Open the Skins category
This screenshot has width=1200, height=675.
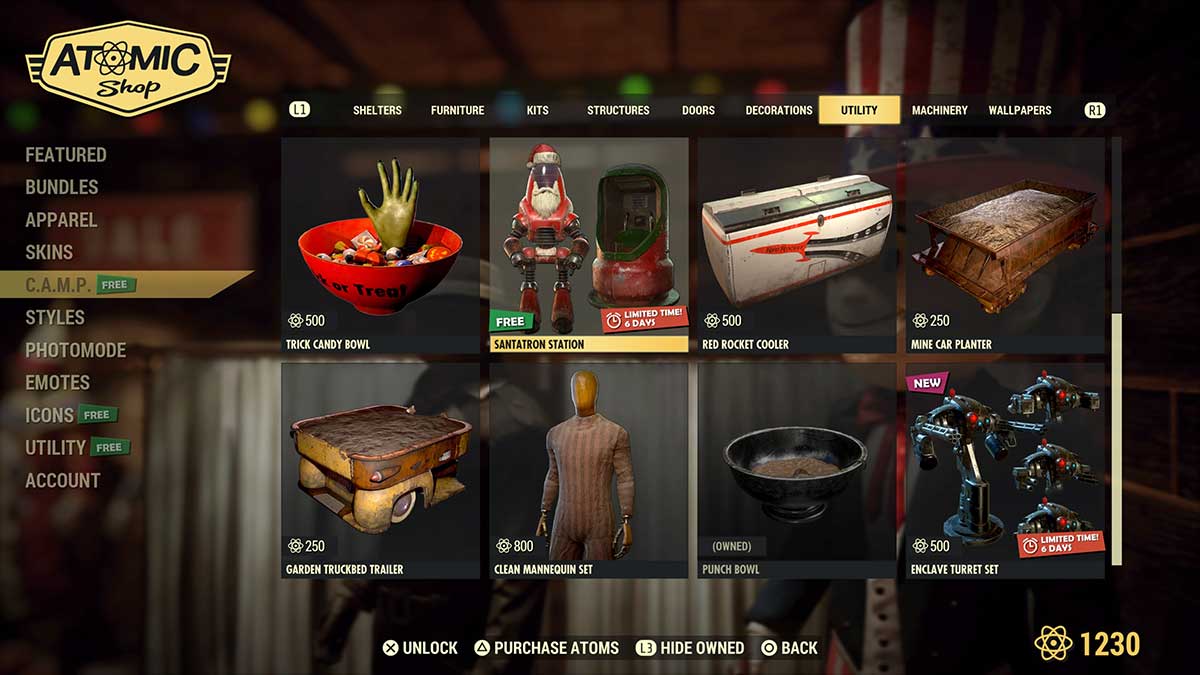pos(49,252)
